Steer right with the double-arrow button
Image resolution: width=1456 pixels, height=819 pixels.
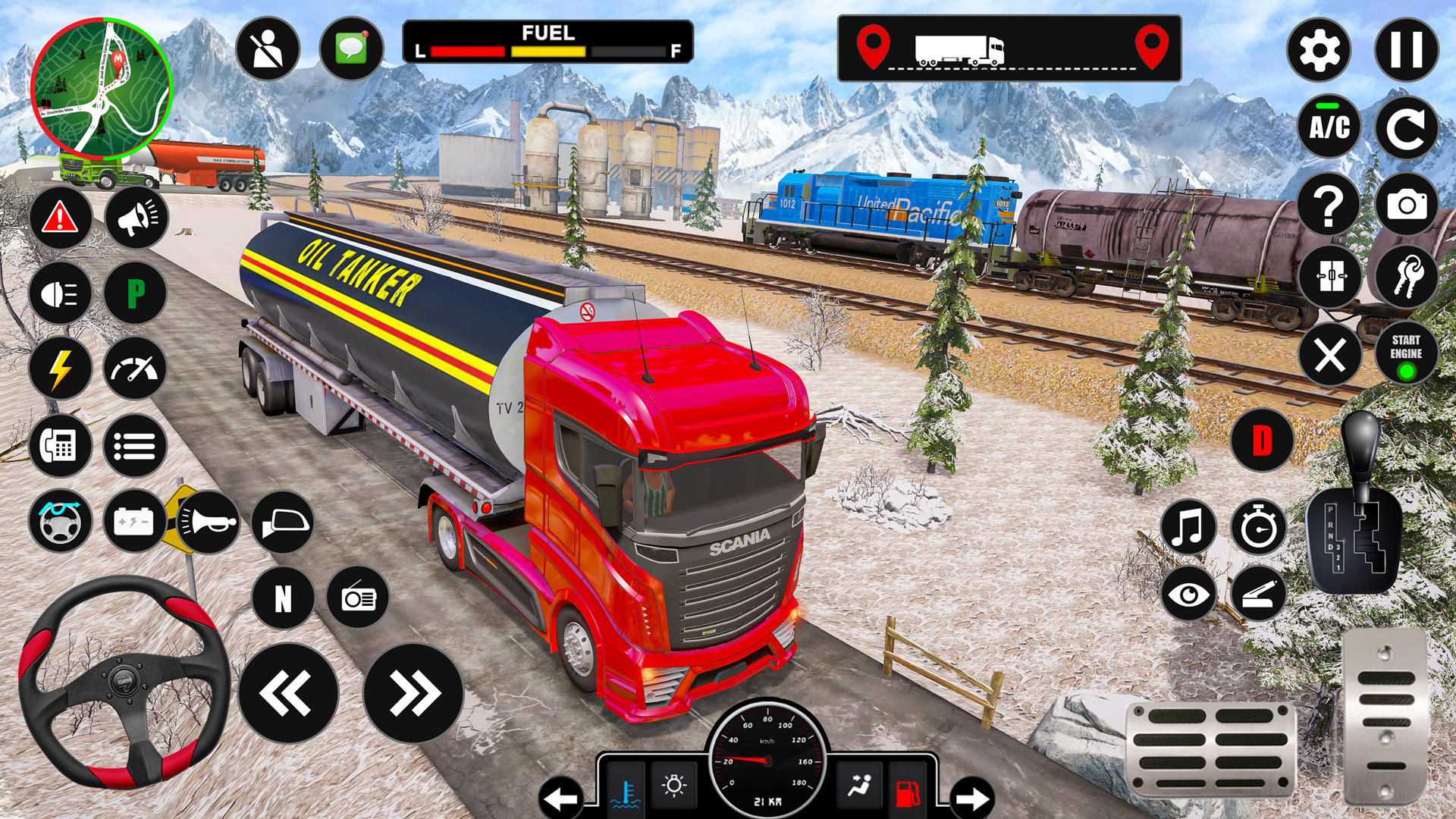pyautogui.click(x=413, y=693)
